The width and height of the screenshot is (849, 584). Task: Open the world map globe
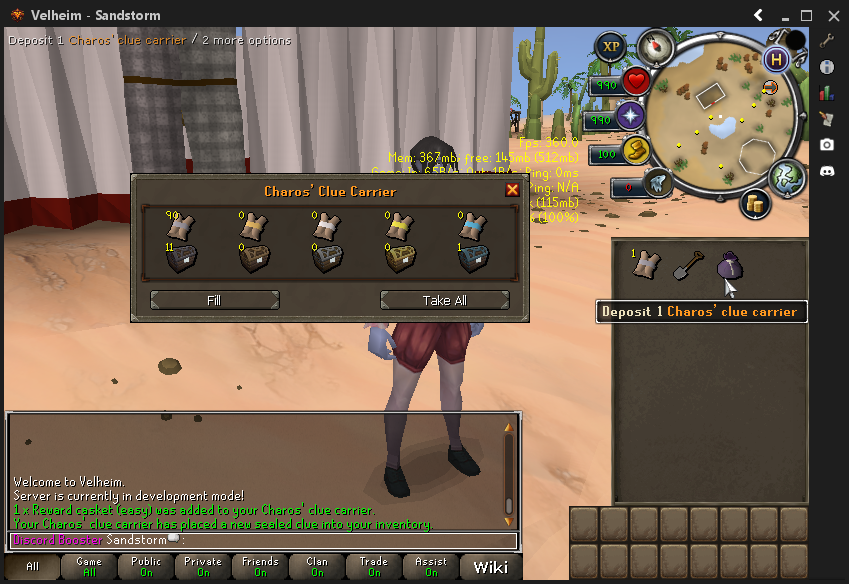click(x=788, y=177)
